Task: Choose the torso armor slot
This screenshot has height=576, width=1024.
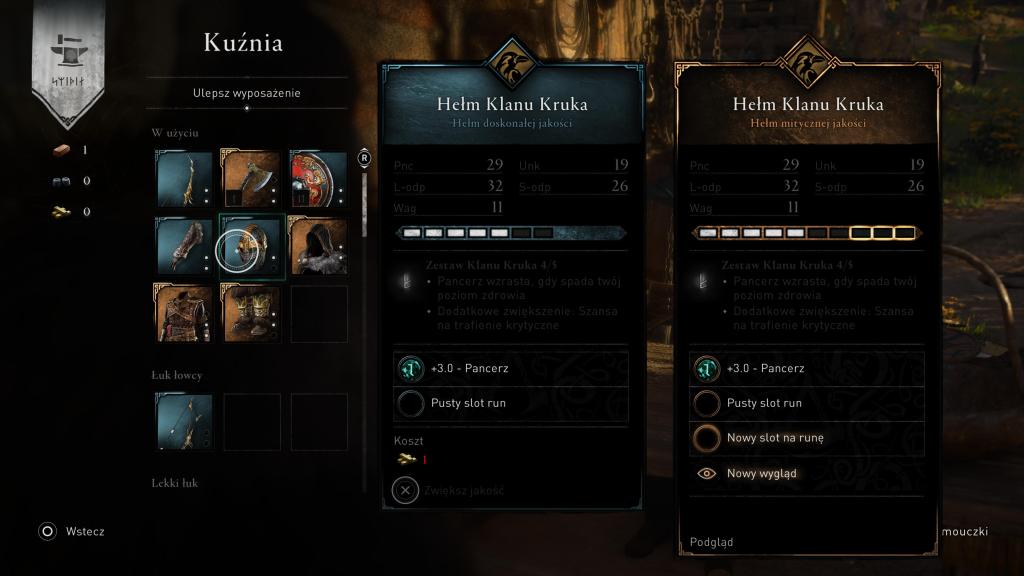Action: coord(184,313)
